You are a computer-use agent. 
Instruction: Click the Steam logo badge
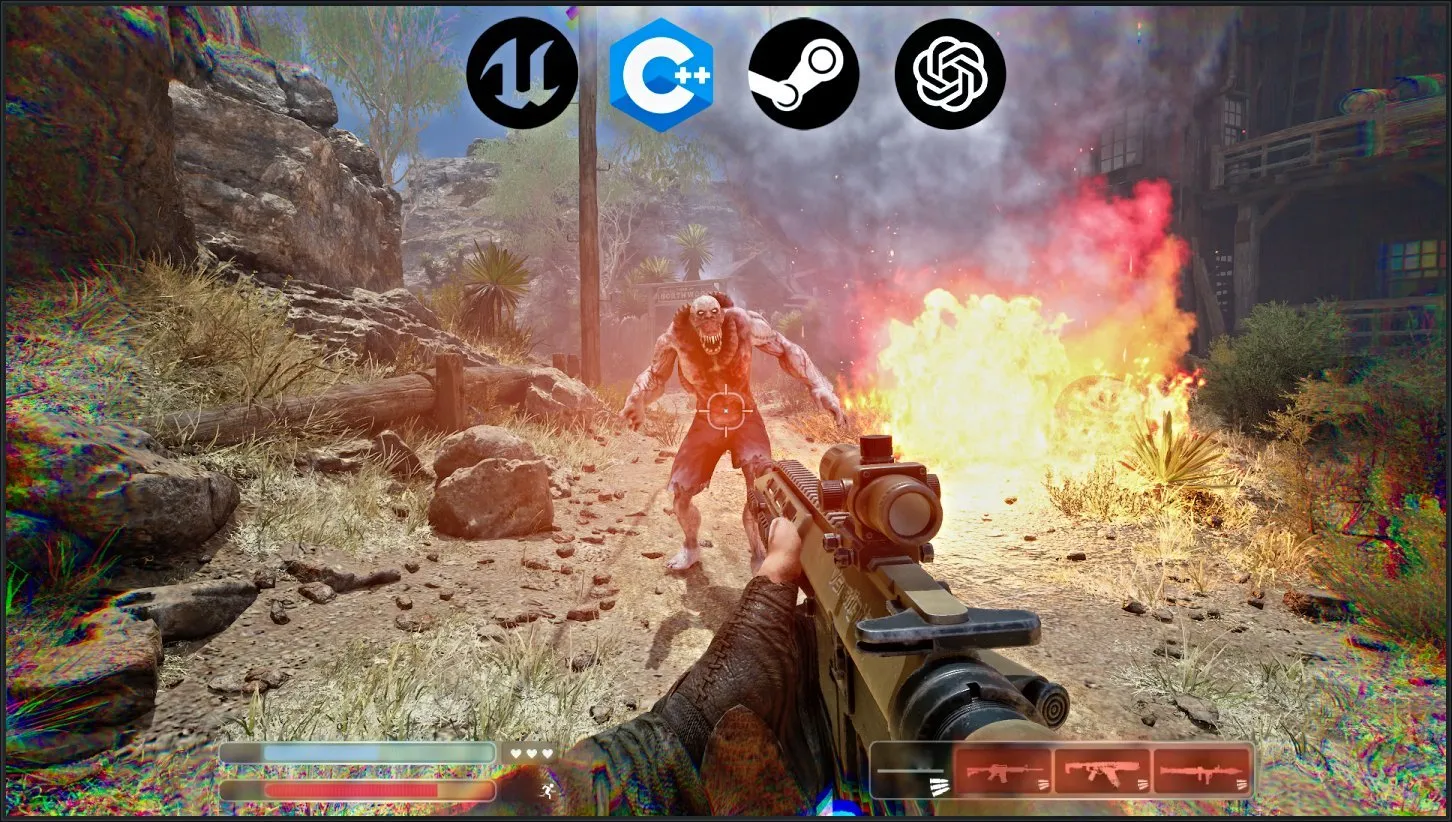pos(803,73)
